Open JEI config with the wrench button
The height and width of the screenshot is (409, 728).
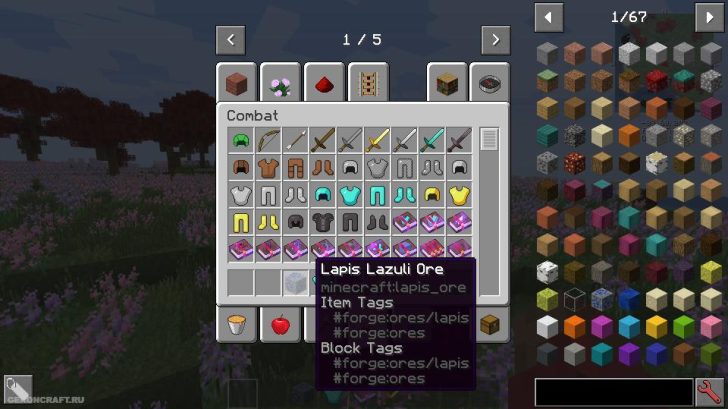(x=710, y=391)
